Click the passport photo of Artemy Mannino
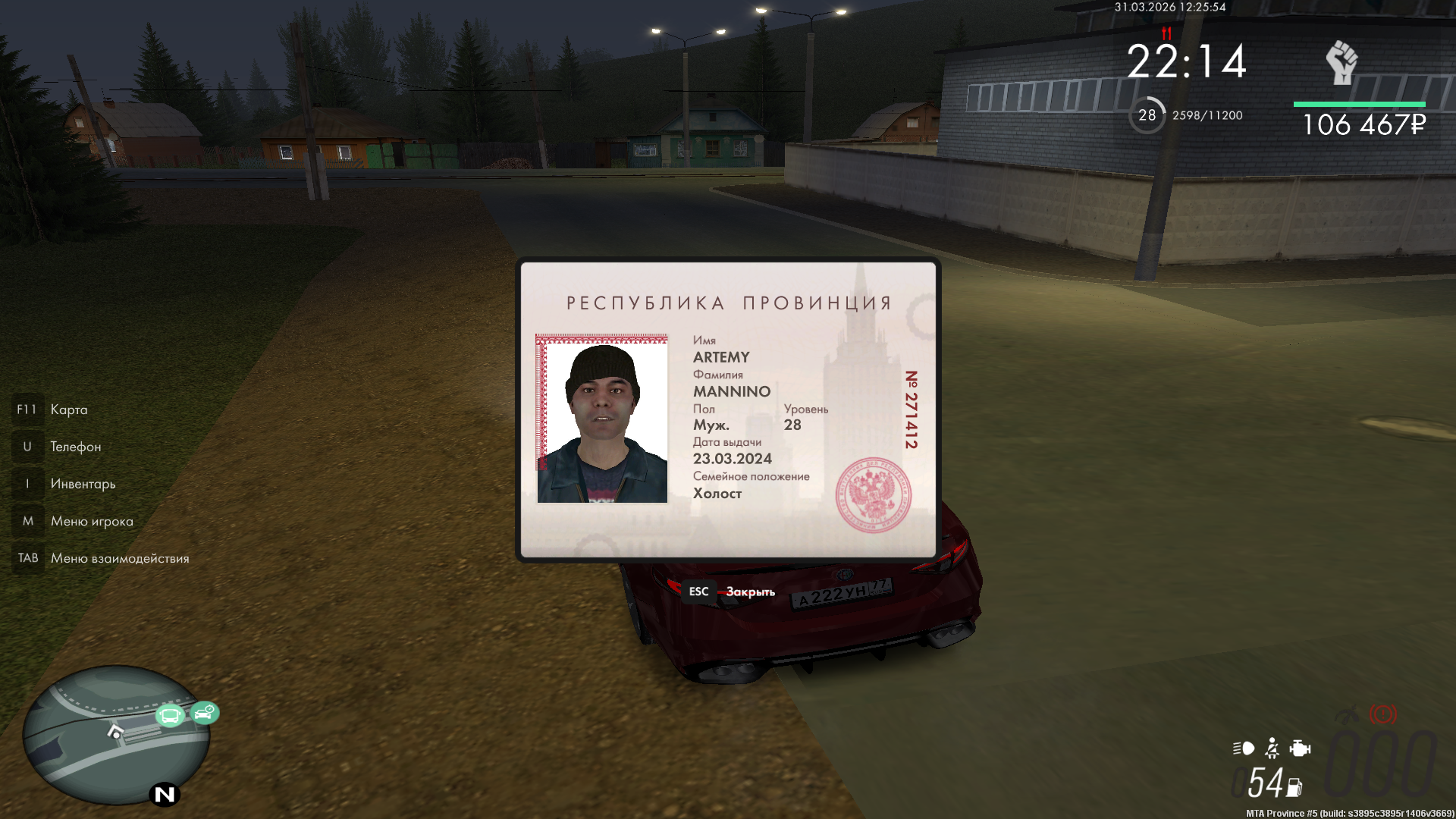Image resolution: width=1456 pixels, height=819 pixels. 602,419
